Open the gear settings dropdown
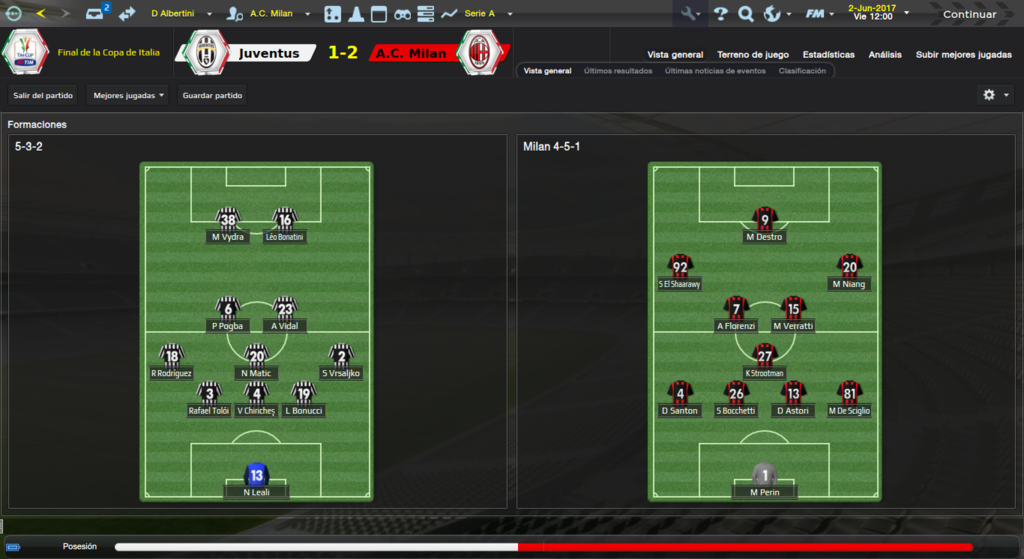 pos(994,95)
